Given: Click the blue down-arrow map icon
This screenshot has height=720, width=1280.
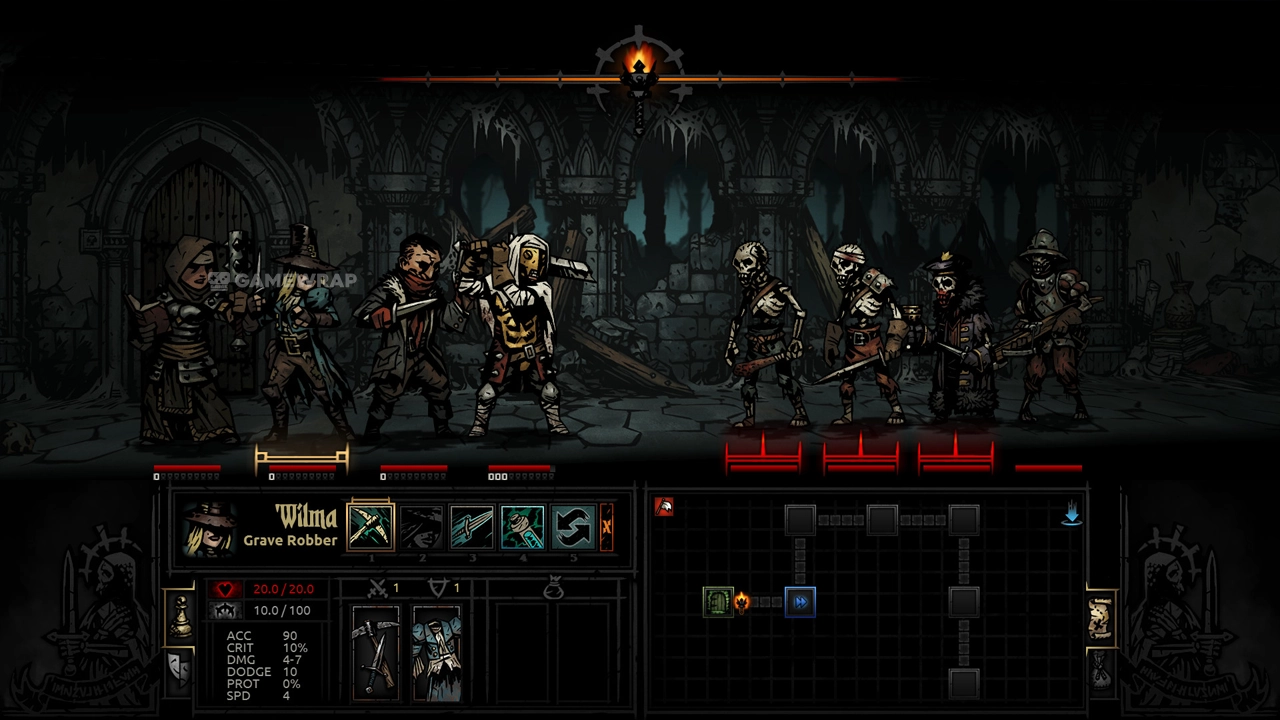Looking at the screenshot, I should [1071, 514].
